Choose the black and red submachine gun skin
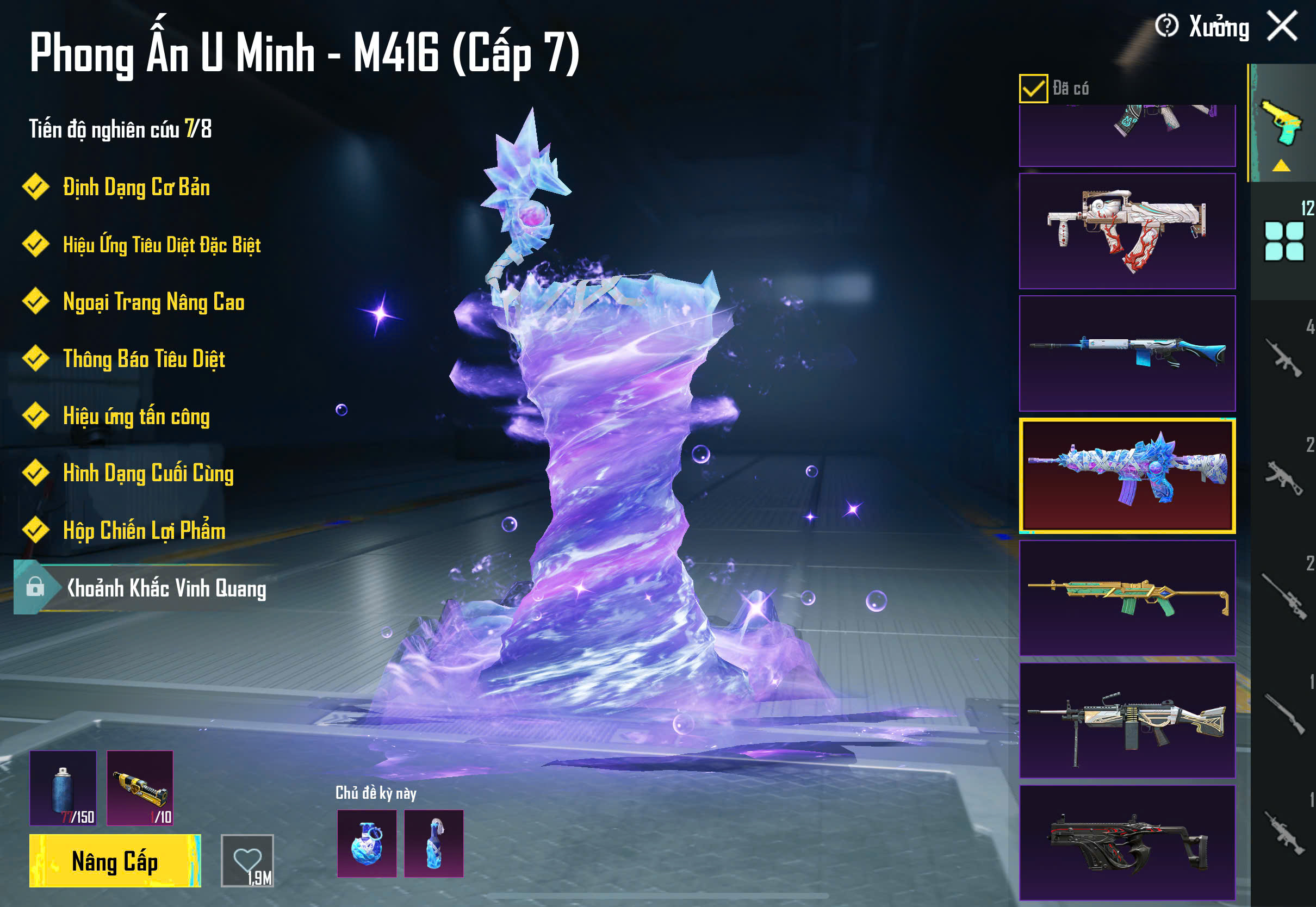The width and height of the screenshot is (1316, 907). point(1127,842)
